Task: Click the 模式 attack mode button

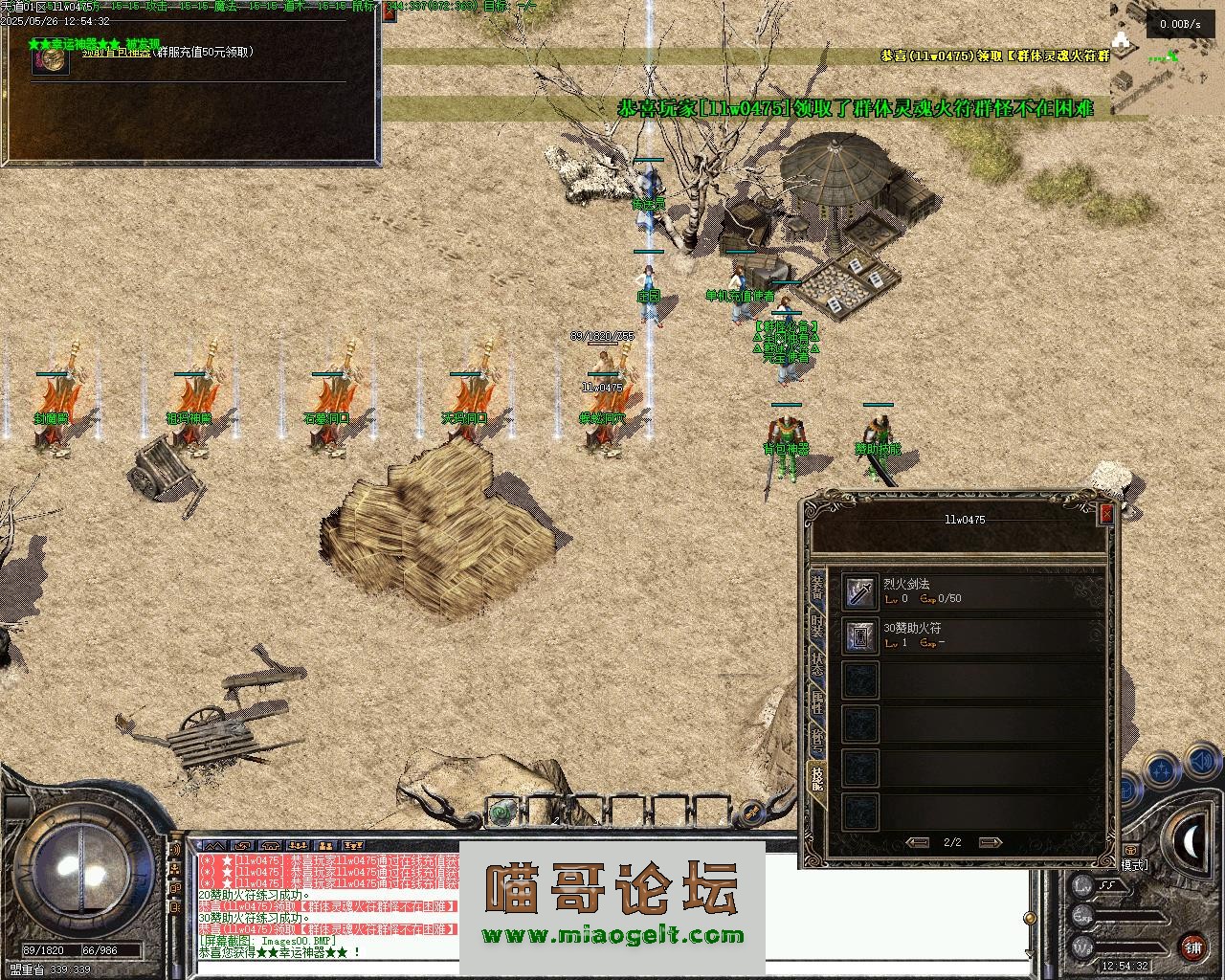Action: point(1134,865)
